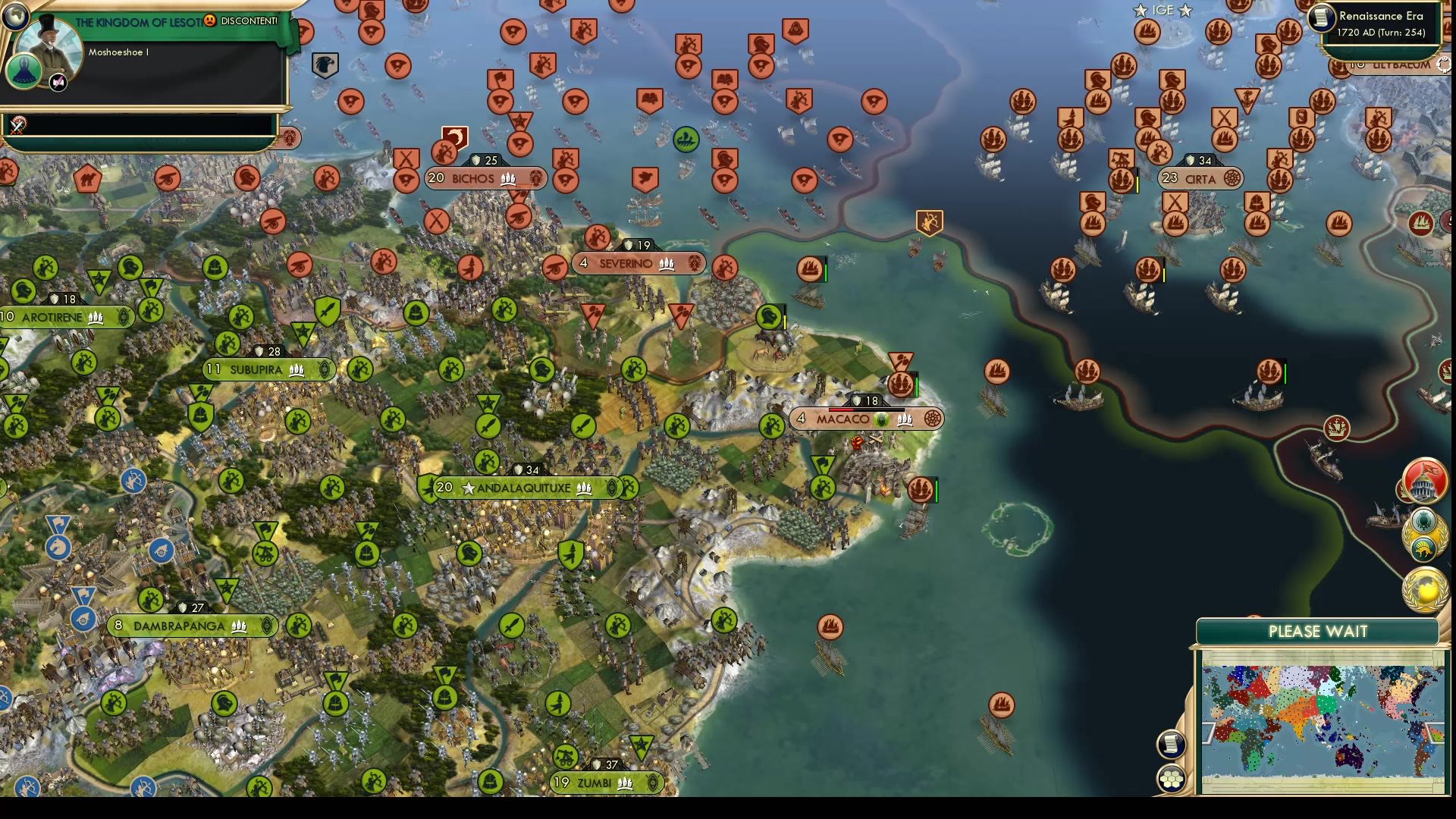Click the green mountain icon under the leader portrait
The image size is (1456, 819).
[x=25, y=71]
